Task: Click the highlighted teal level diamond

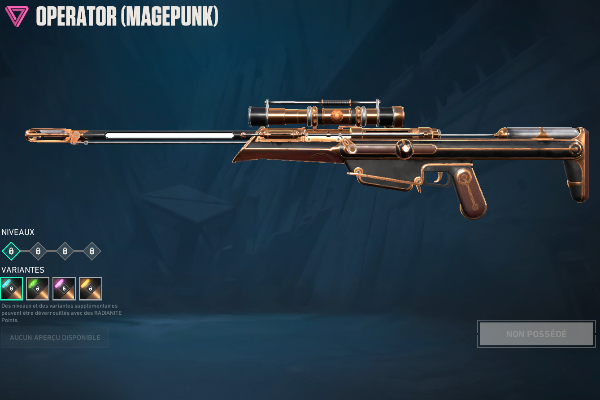Action: pyautogui.click(x=11, y=251)
